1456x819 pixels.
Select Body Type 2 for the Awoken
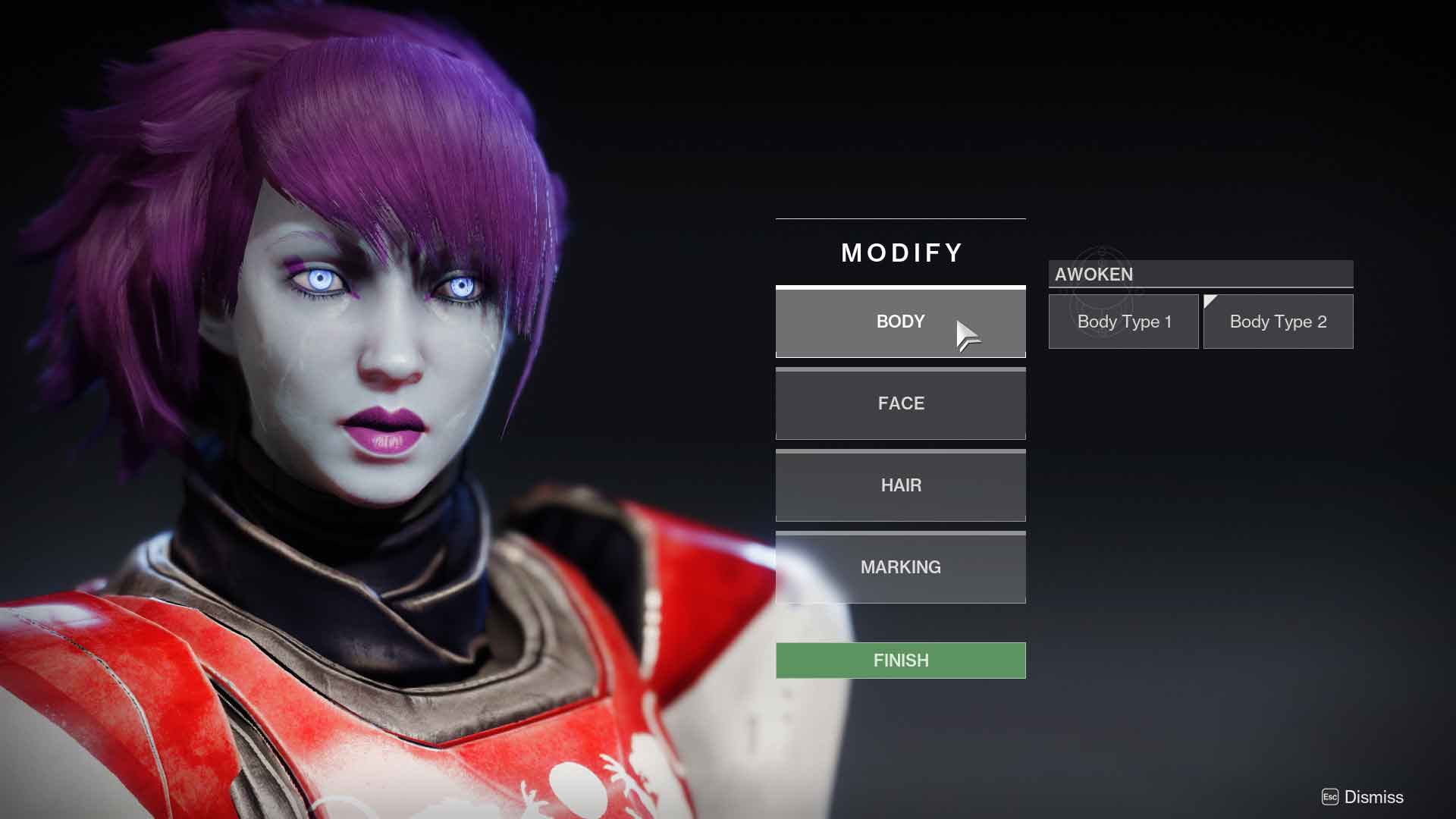(1279, 321)
